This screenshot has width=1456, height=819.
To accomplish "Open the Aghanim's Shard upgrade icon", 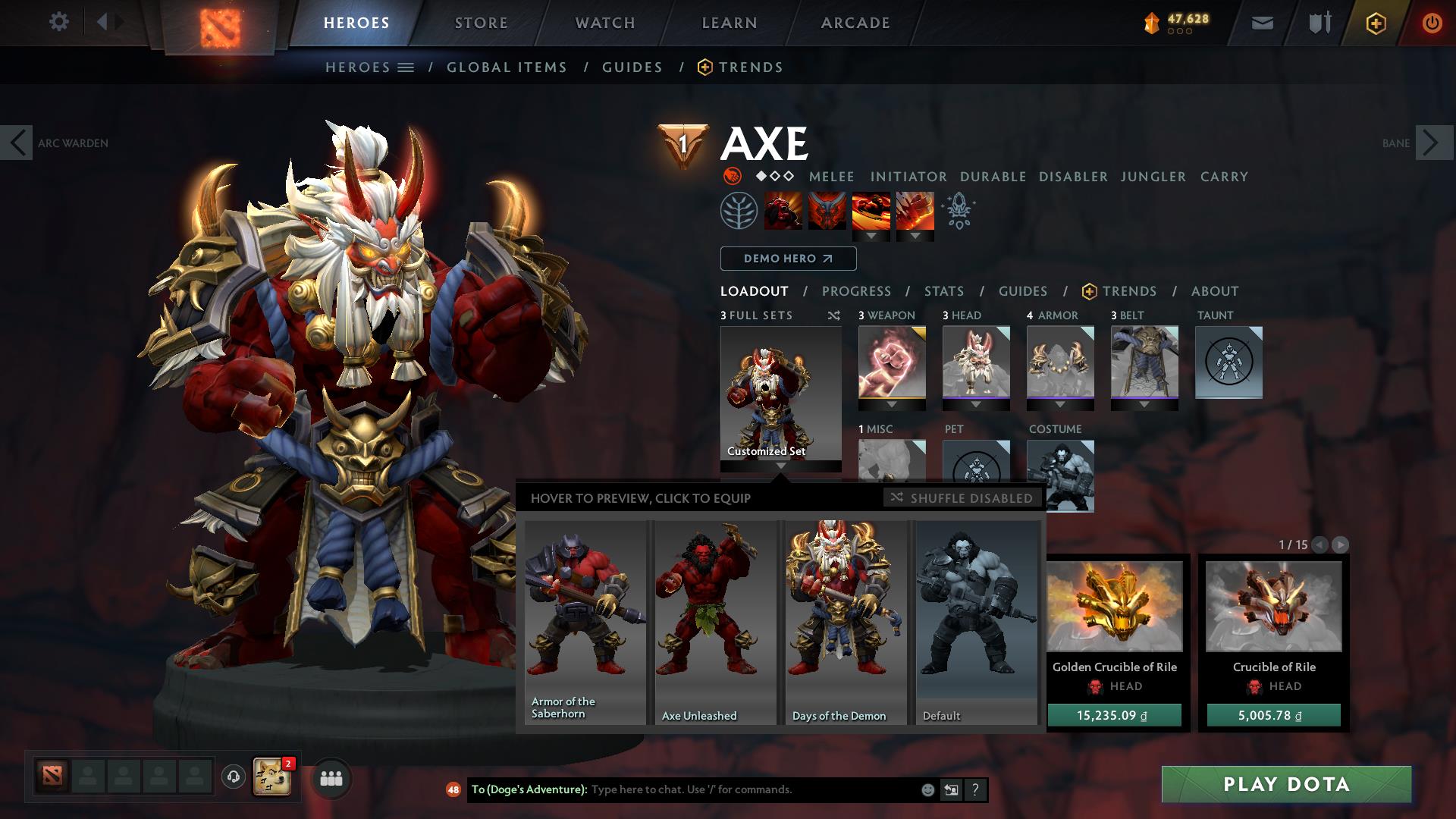I will tap(957, 212).
